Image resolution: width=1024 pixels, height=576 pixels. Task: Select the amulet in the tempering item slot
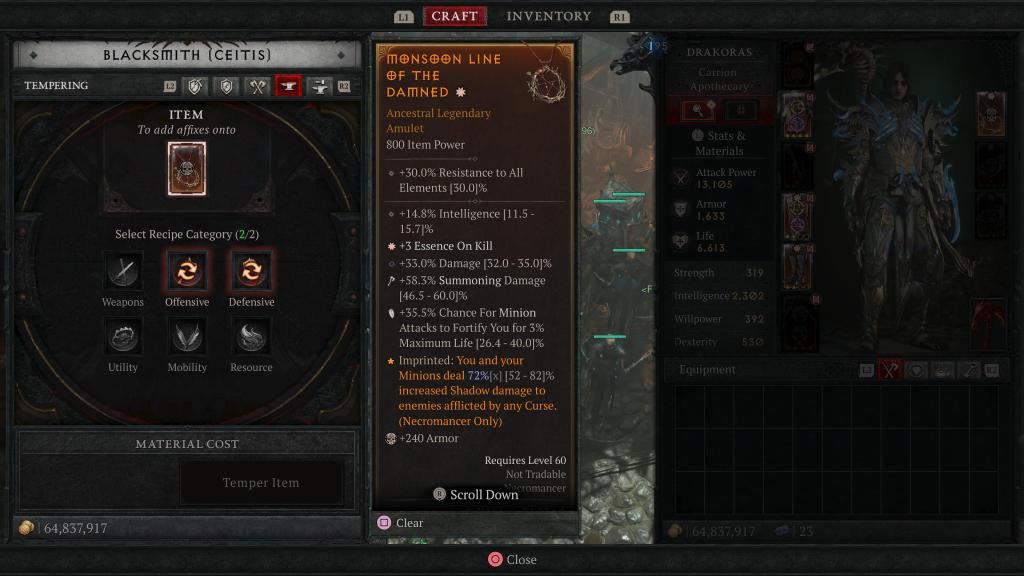[187, 168]
